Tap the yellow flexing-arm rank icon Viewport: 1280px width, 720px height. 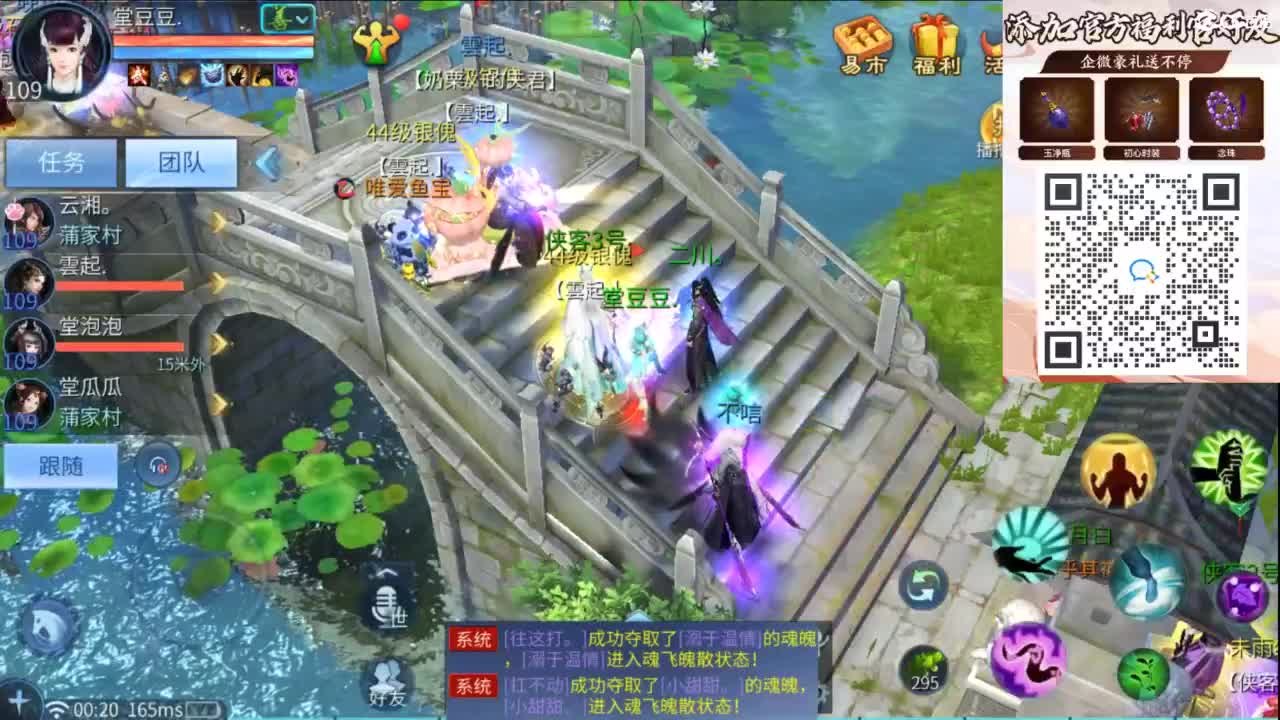(x=1117, y=468)
